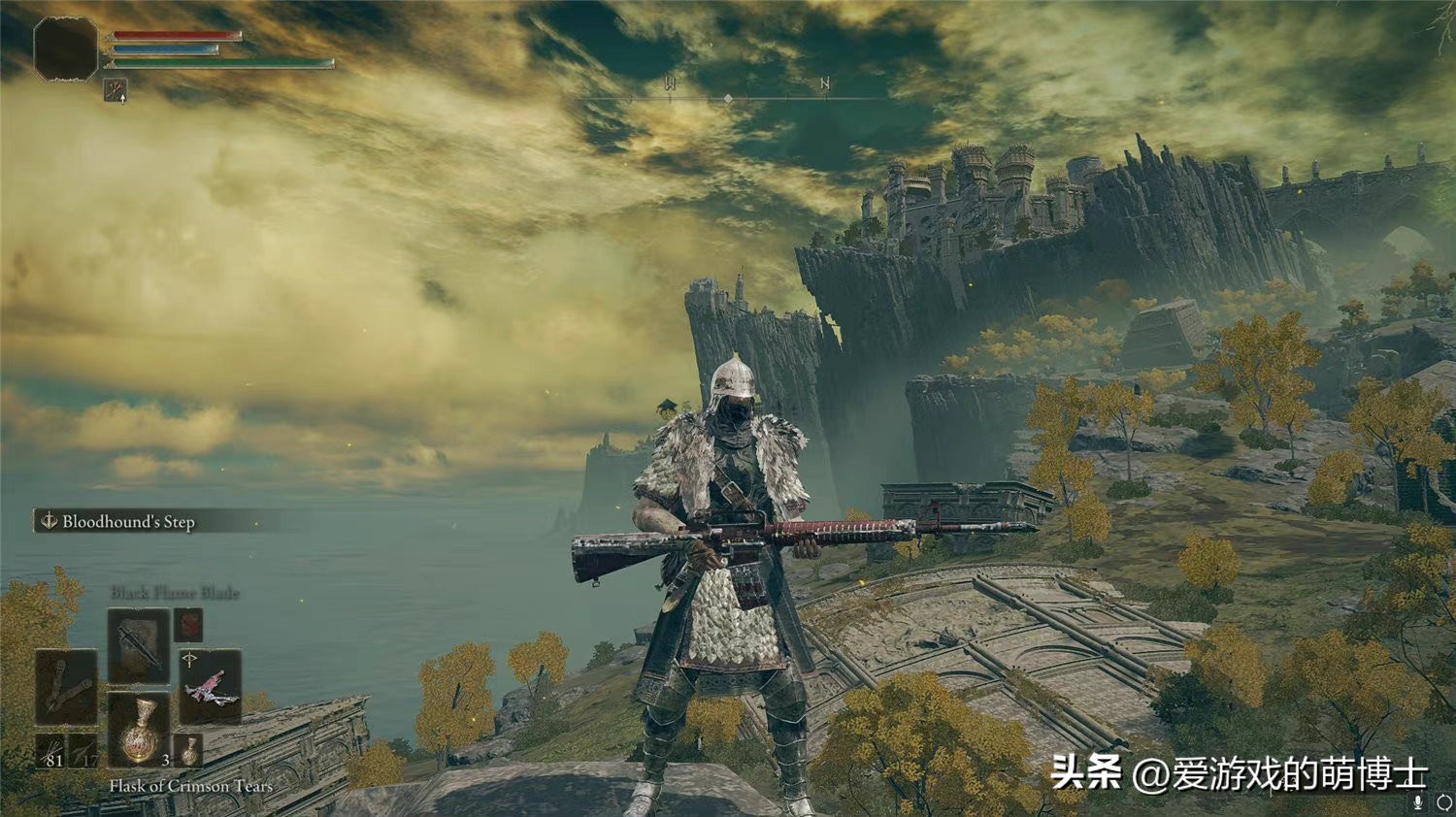Click the microphone icon in the bottom-right corner
Viewport: 1456px width, 817px height.
(1417, 801)
